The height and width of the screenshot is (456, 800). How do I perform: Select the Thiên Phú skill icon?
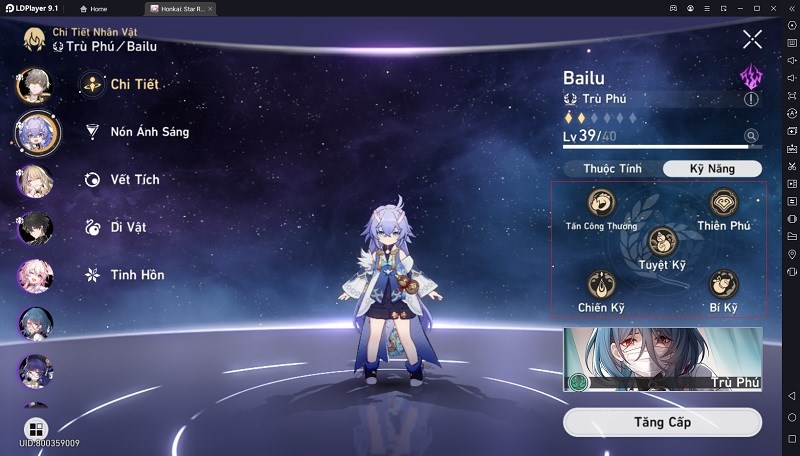(723, 204)
